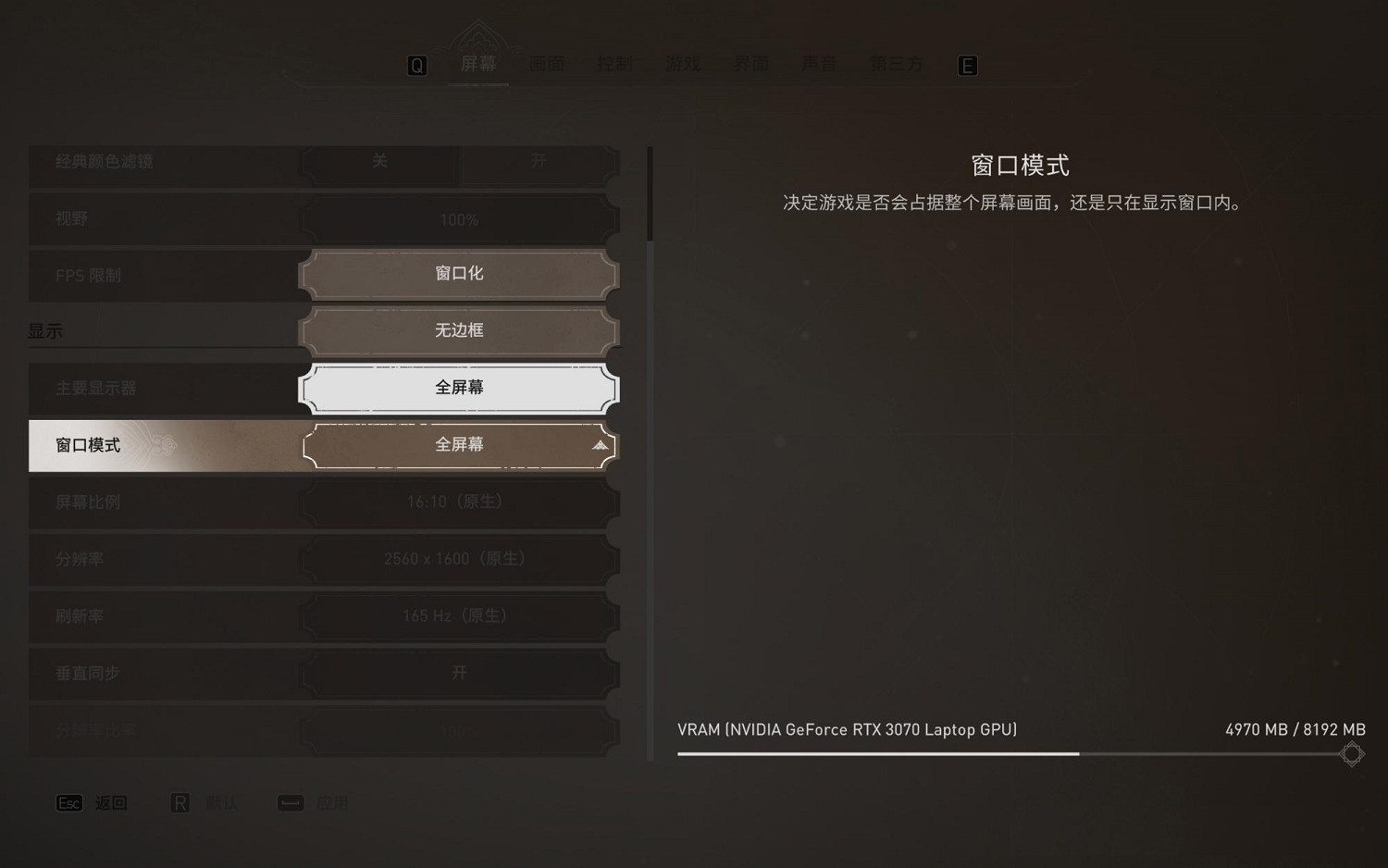Click the 返回 back button

(110, 802)
